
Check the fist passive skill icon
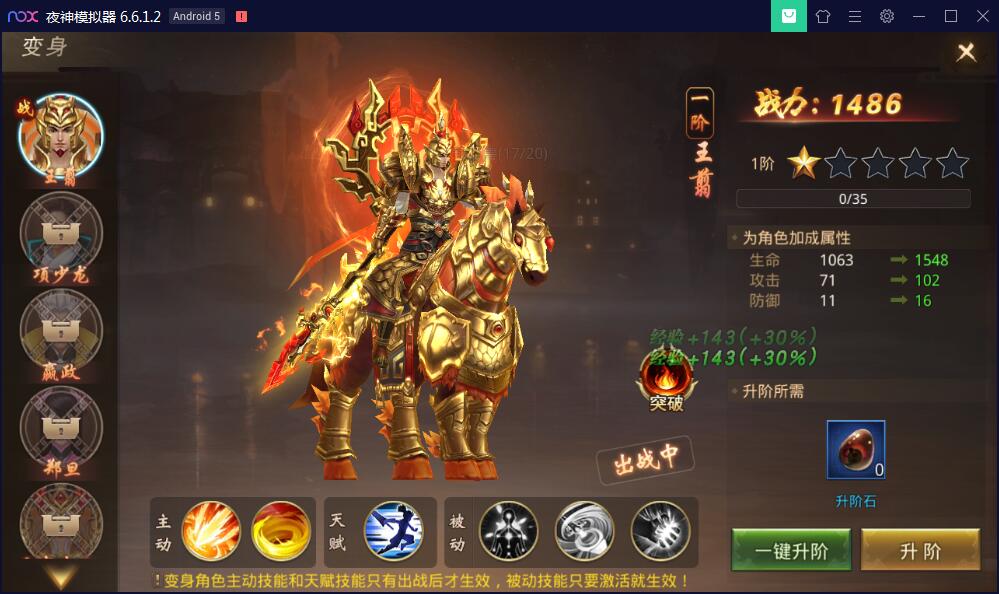tap(661, 531)
